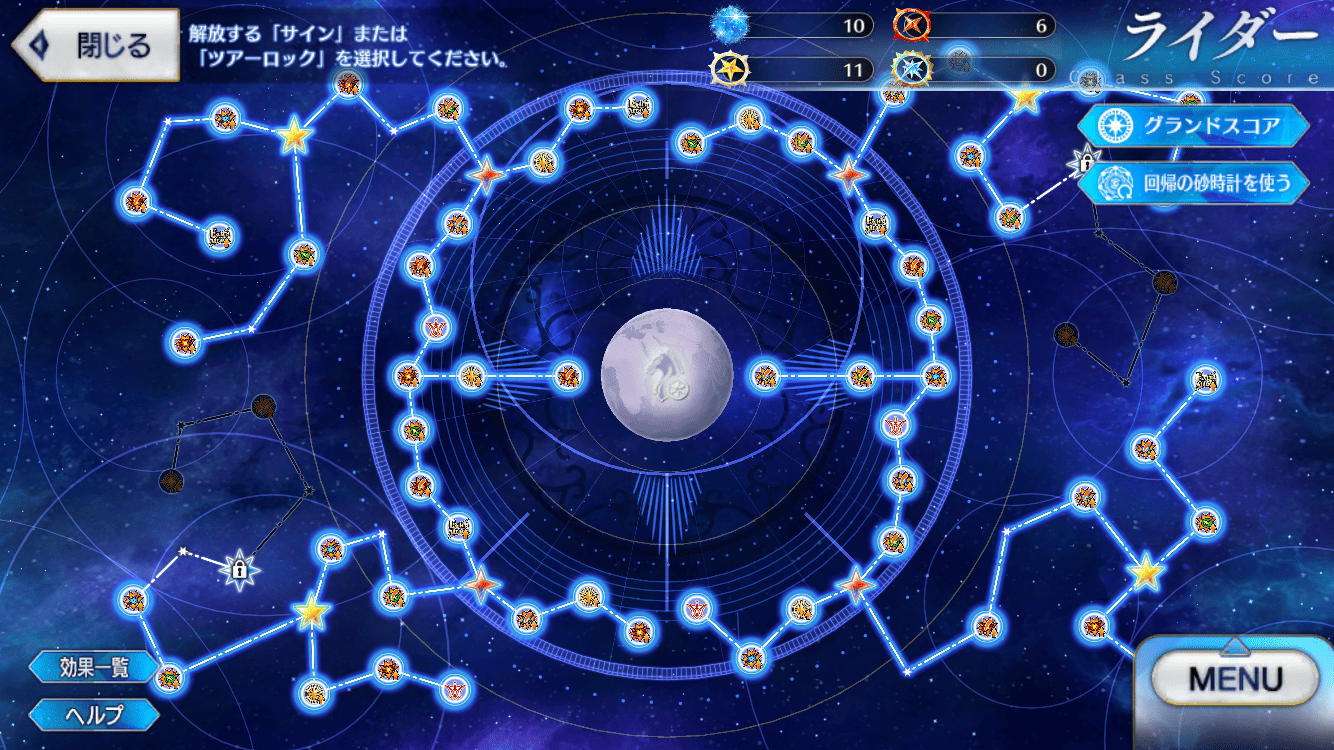The image size is (1334, 750).
Task: Show the 効果一覧 effects list
Action: coord(94,667)
